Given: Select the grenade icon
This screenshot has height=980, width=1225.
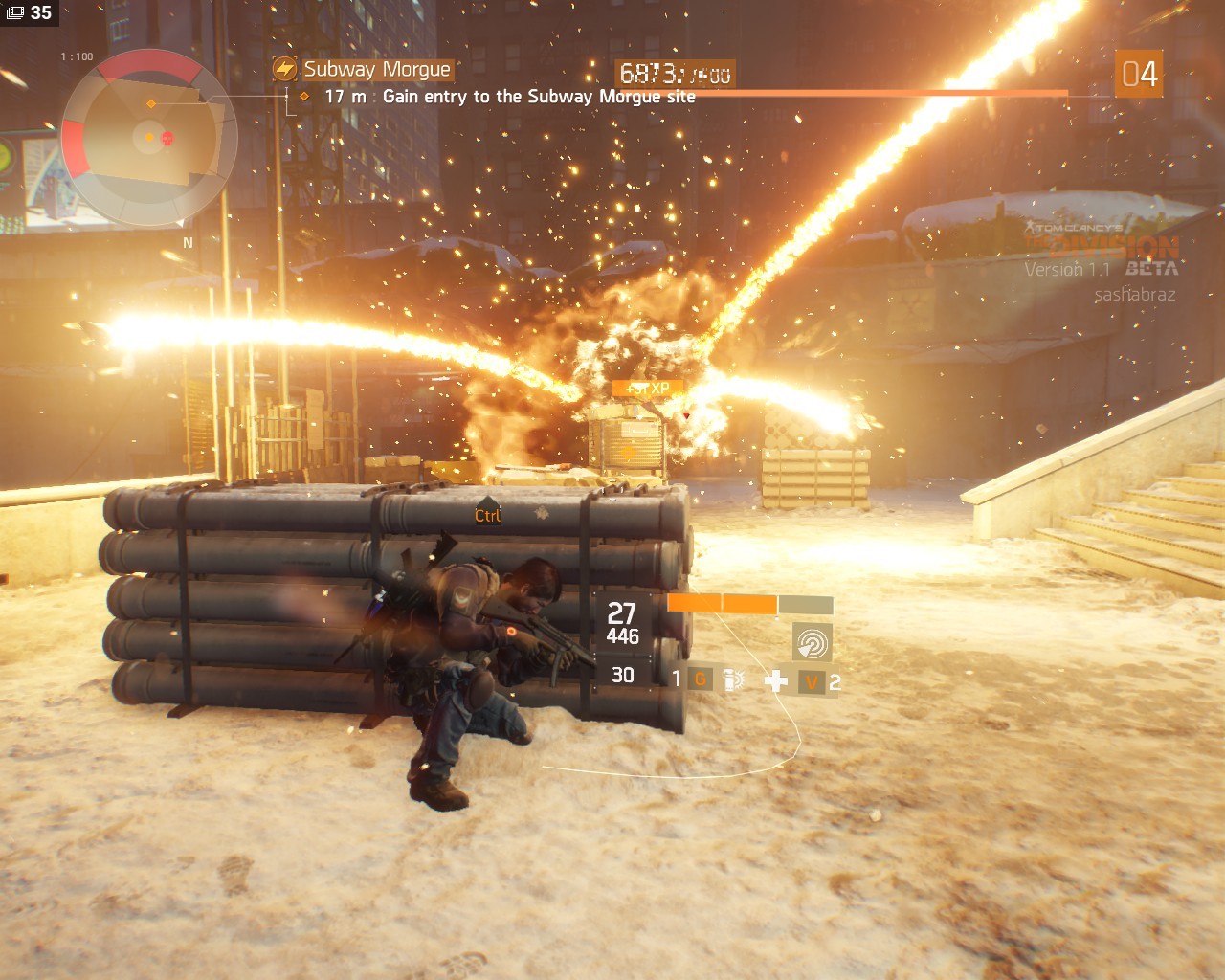Looking at the screenshot, I should (x=733, y=680).
